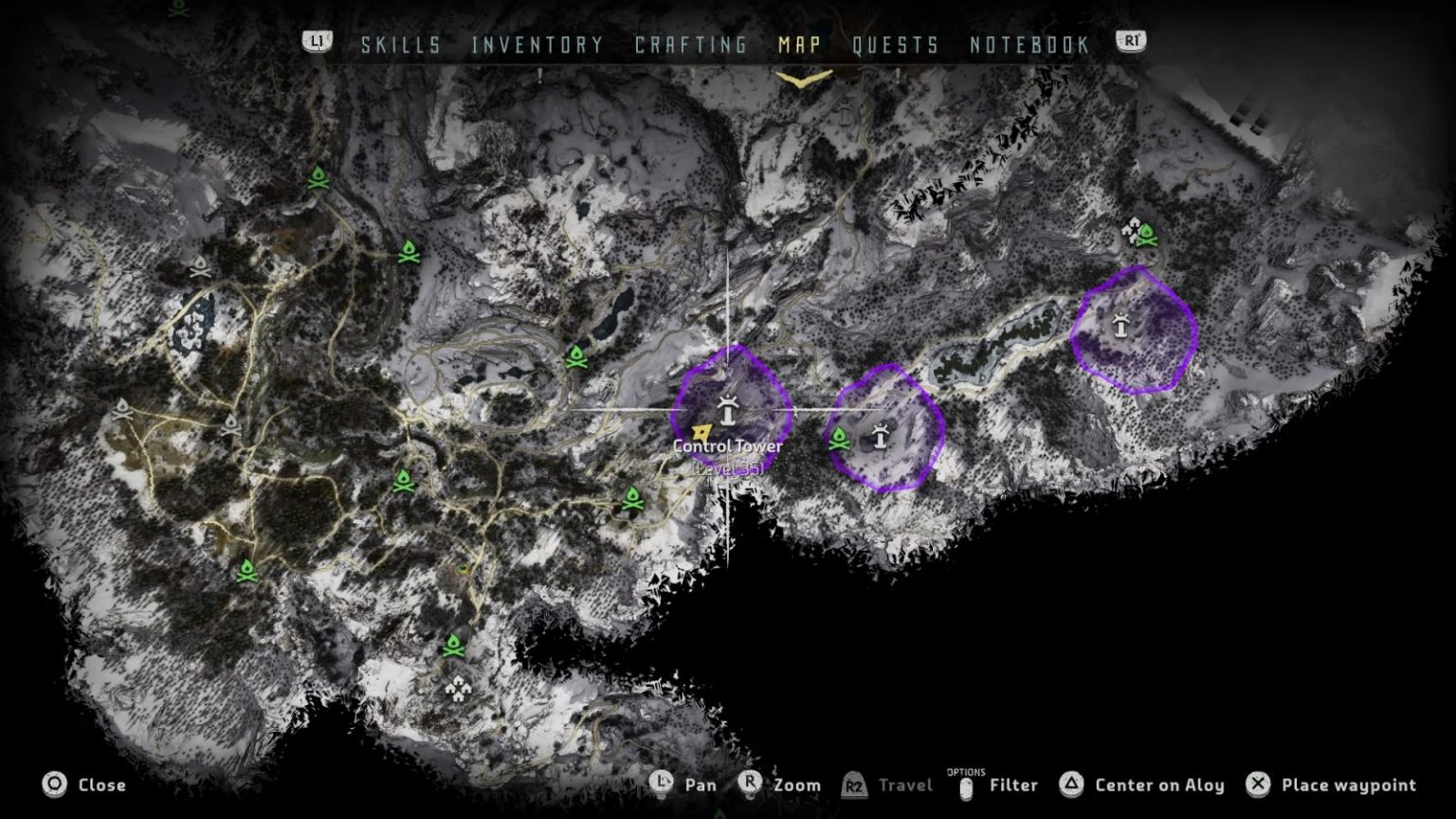Screen dimensions: 1456x819
Task: Open the NOTEBOOK tab
Action: (x=1028, y=44)
